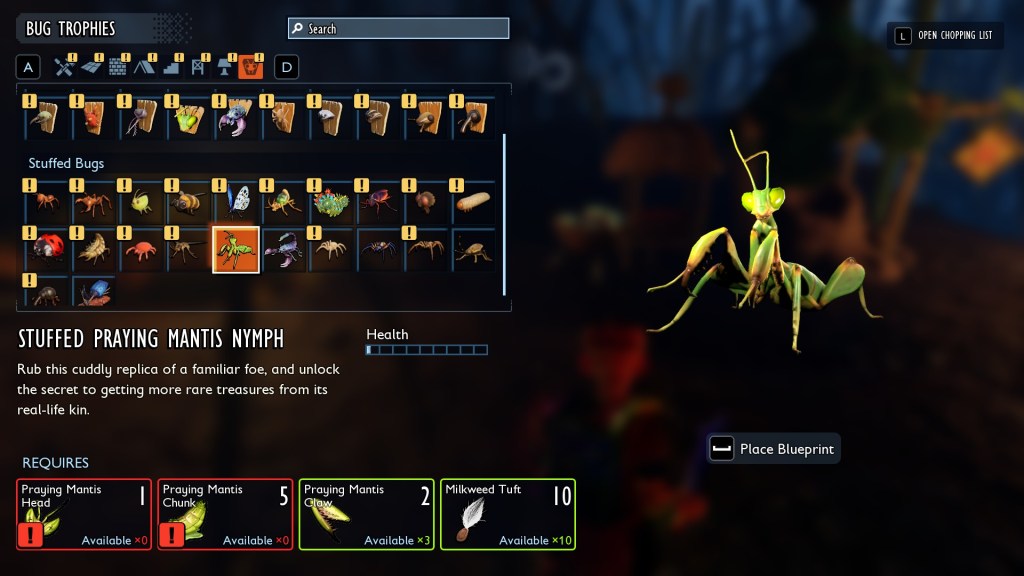Open the Chopping List button
The image size is (1024, 576).
945,36
